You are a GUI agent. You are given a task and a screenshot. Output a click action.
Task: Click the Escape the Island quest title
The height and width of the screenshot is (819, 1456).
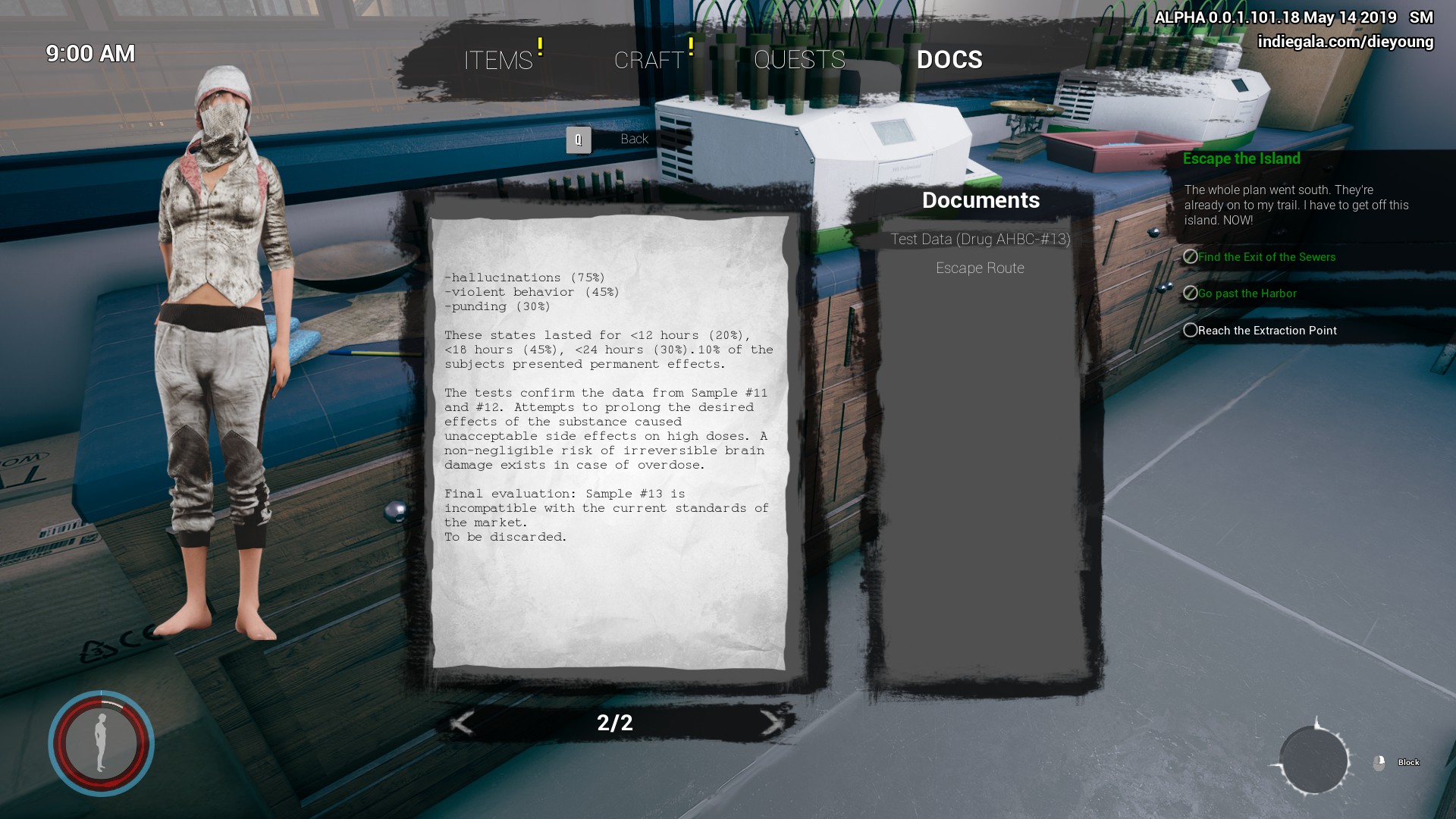click(1241, 158)
